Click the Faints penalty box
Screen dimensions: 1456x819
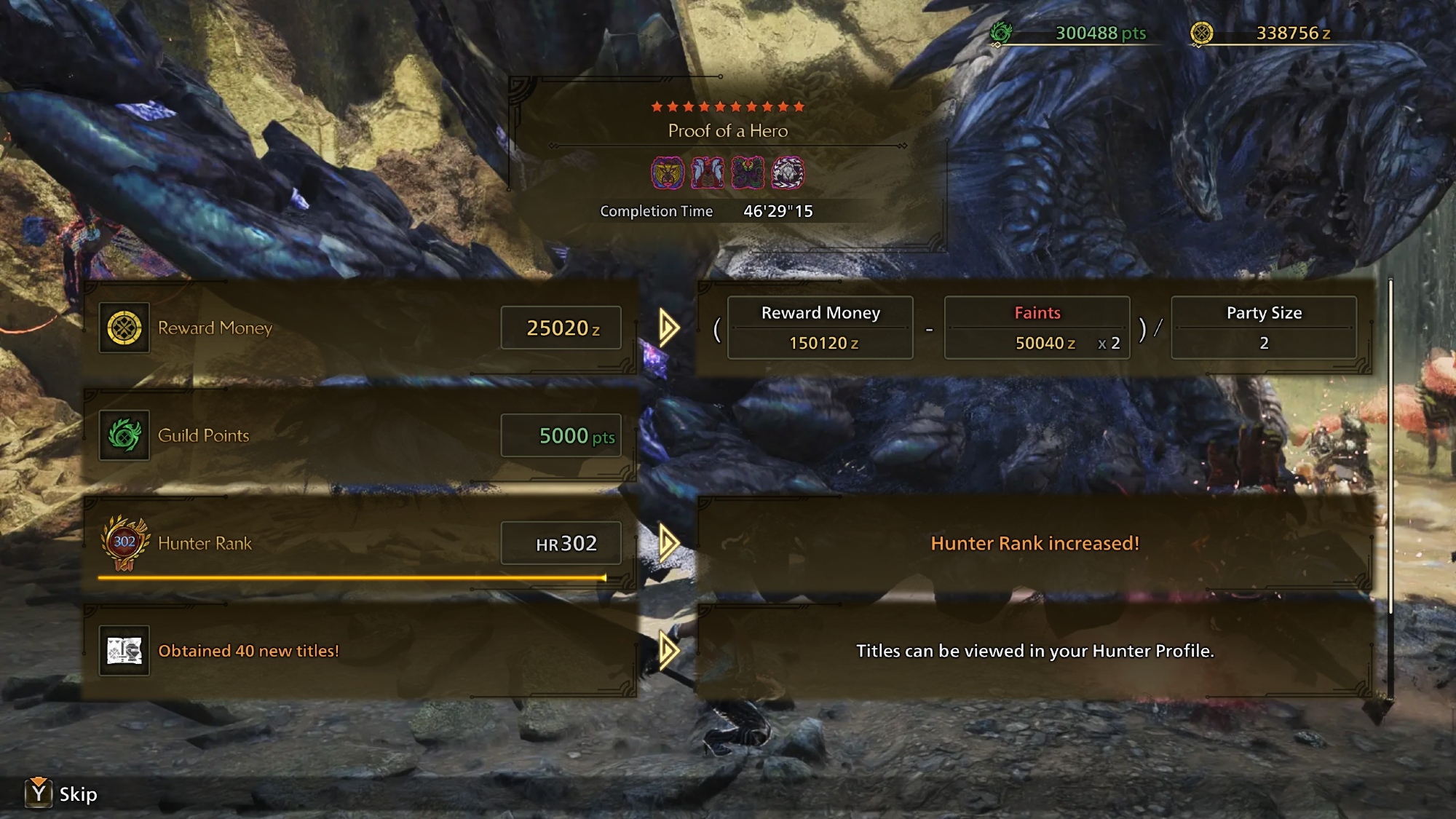point(1037,328)
